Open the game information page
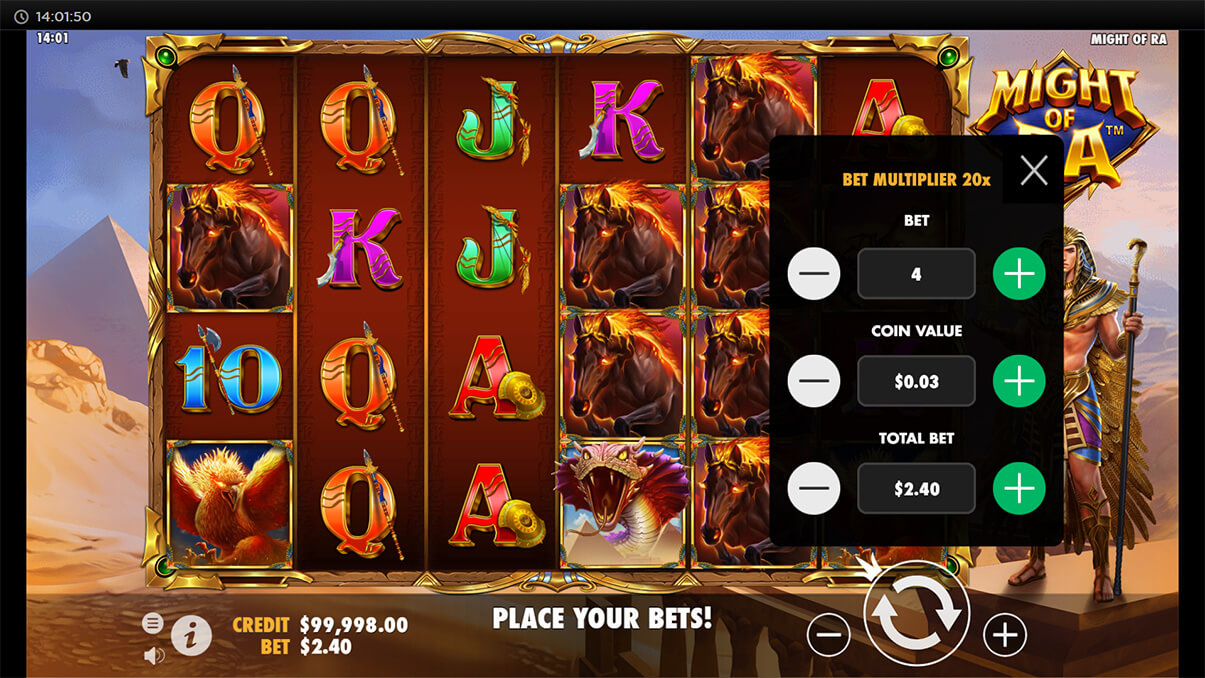Viewport: 1205px width, 678px height. (x=191, y=634)
